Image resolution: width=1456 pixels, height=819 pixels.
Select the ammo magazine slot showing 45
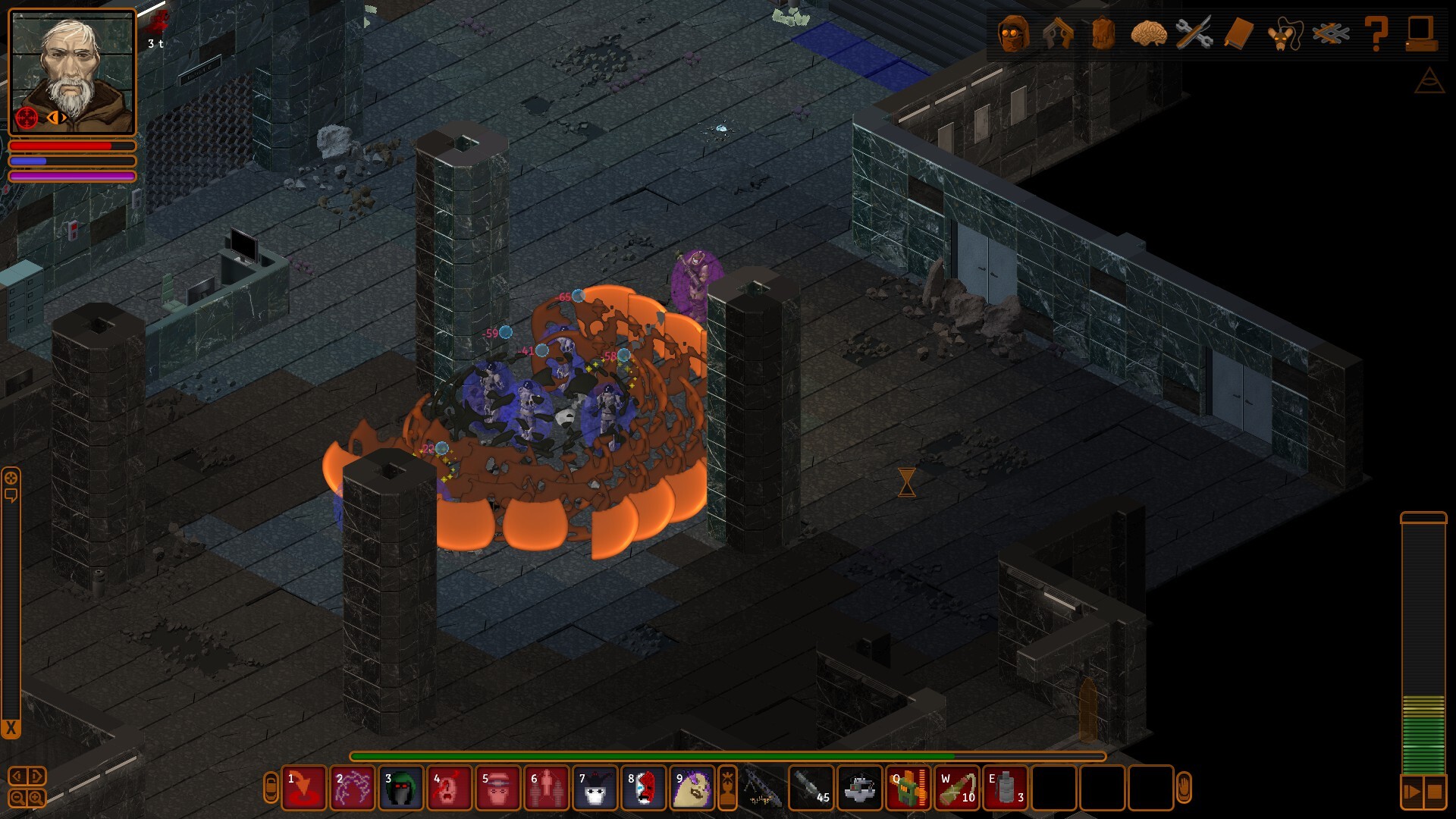point(811,788)
